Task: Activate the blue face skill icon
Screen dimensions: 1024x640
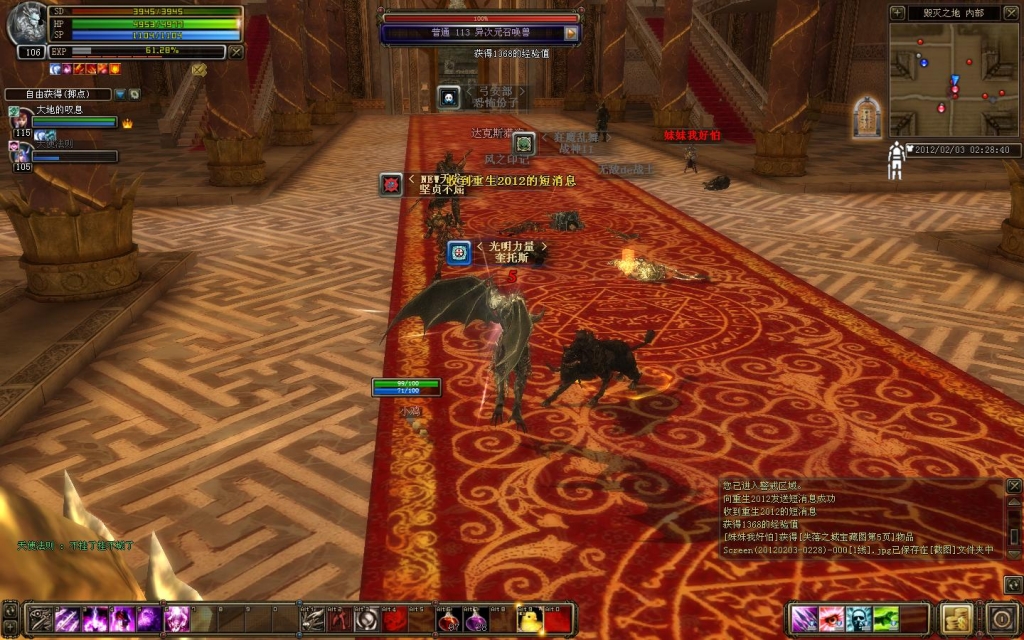Action: point(857,619)
